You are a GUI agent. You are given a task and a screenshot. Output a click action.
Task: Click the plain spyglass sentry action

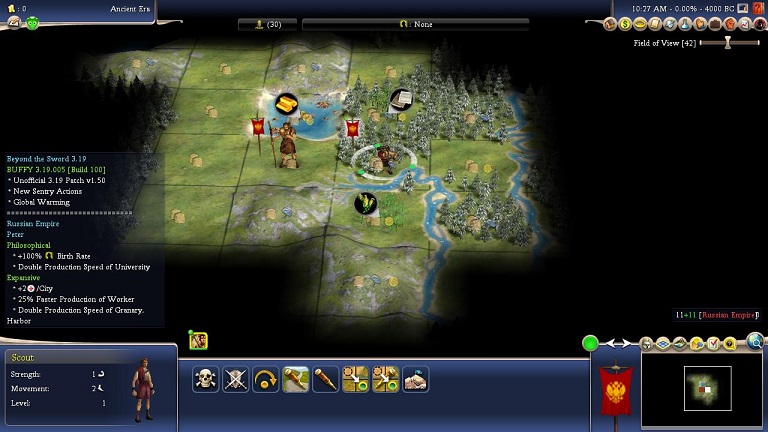pyautogui.click(x=326, y=379)
